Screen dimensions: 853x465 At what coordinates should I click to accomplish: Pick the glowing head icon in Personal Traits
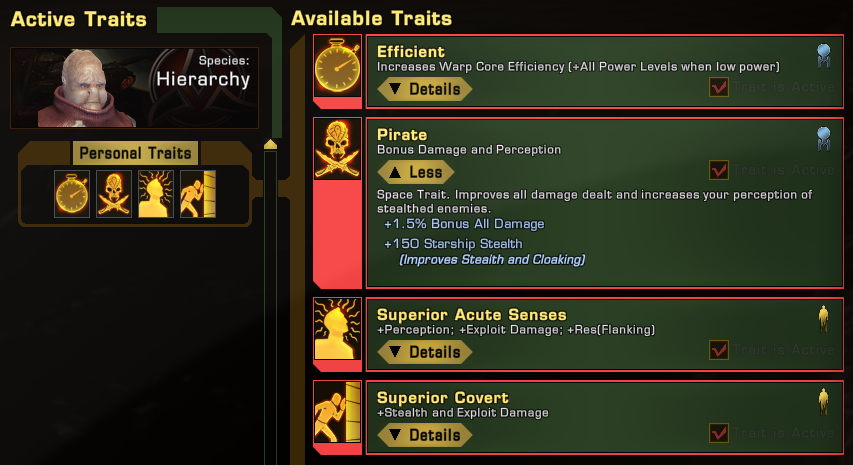156,194
